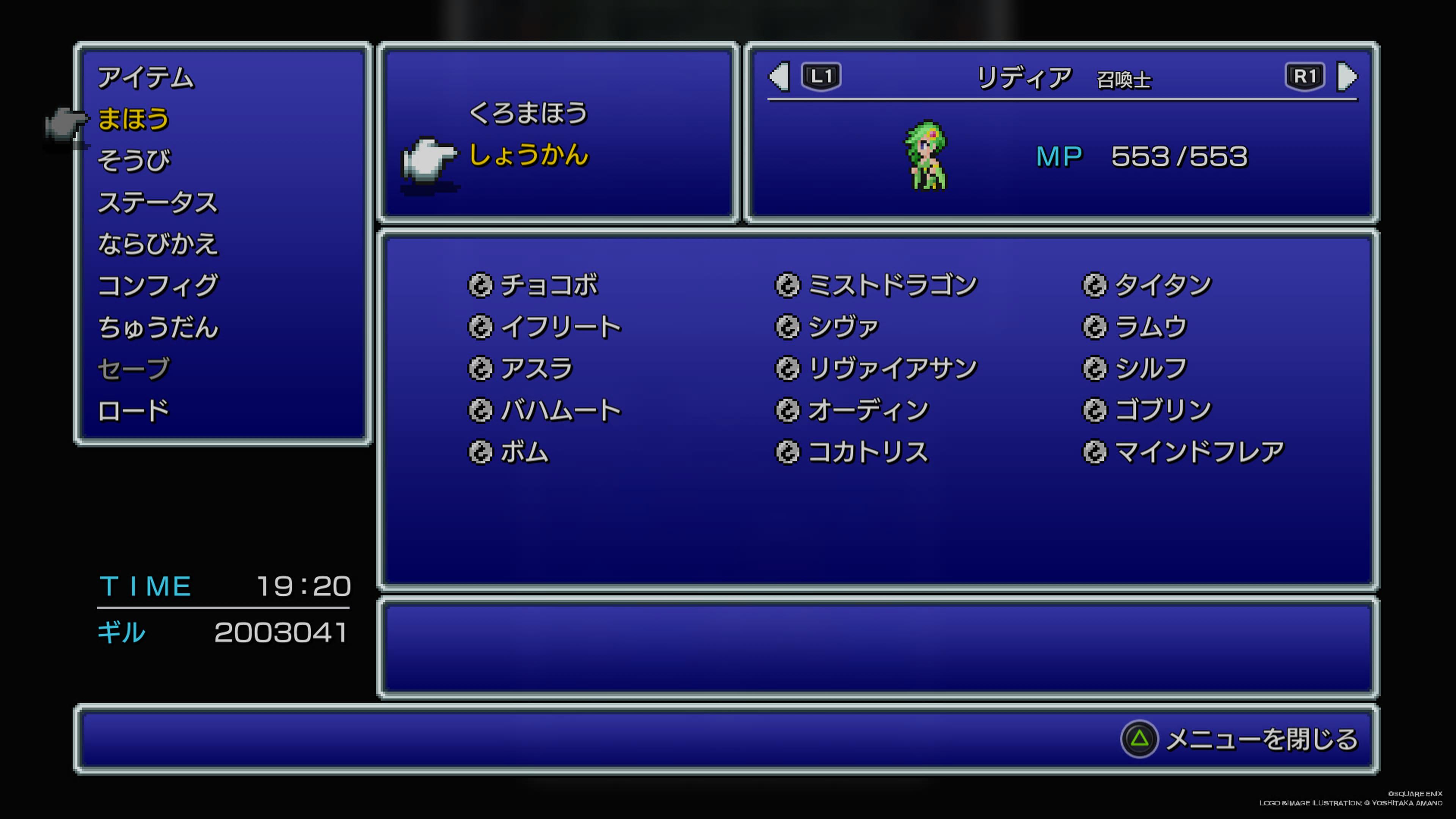Switch to the くろまほう magic category
Image resolution: width=1456 pixels, height=819 pixels.
(528, 113)
